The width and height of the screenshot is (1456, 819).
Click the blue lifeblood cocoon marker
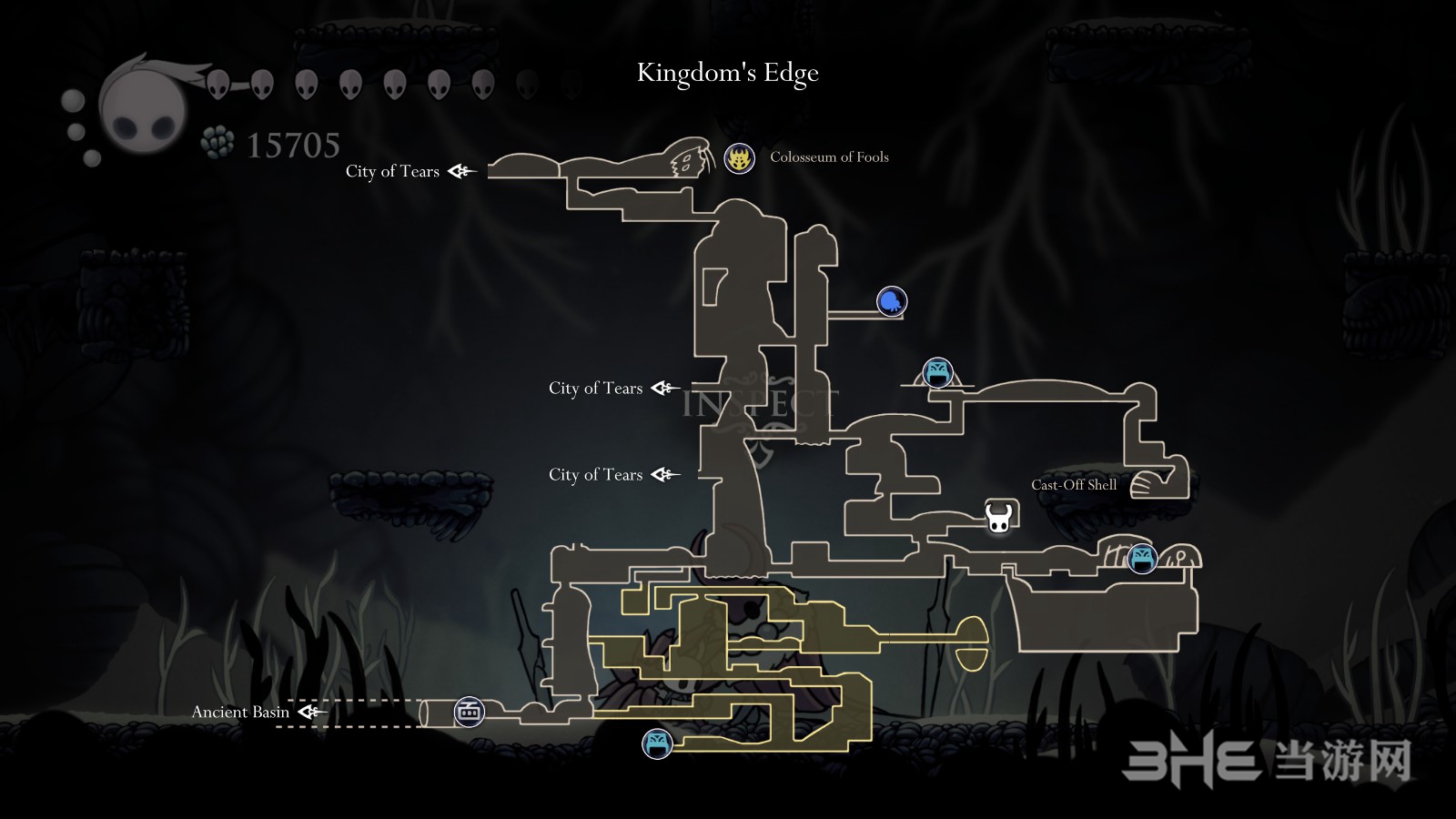(x=892, y=301)
